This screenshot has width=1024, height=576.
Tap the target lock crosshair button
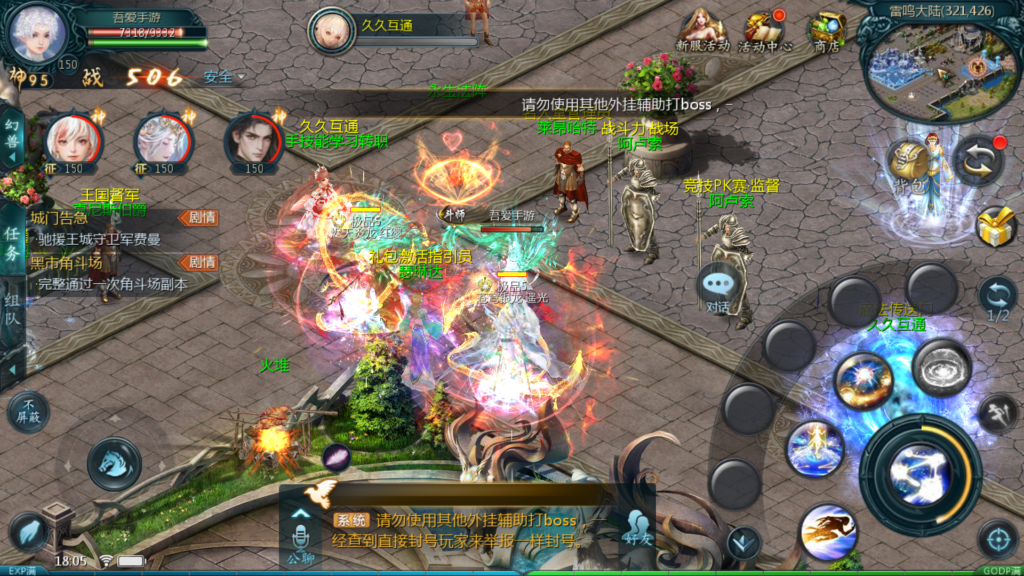997,539
